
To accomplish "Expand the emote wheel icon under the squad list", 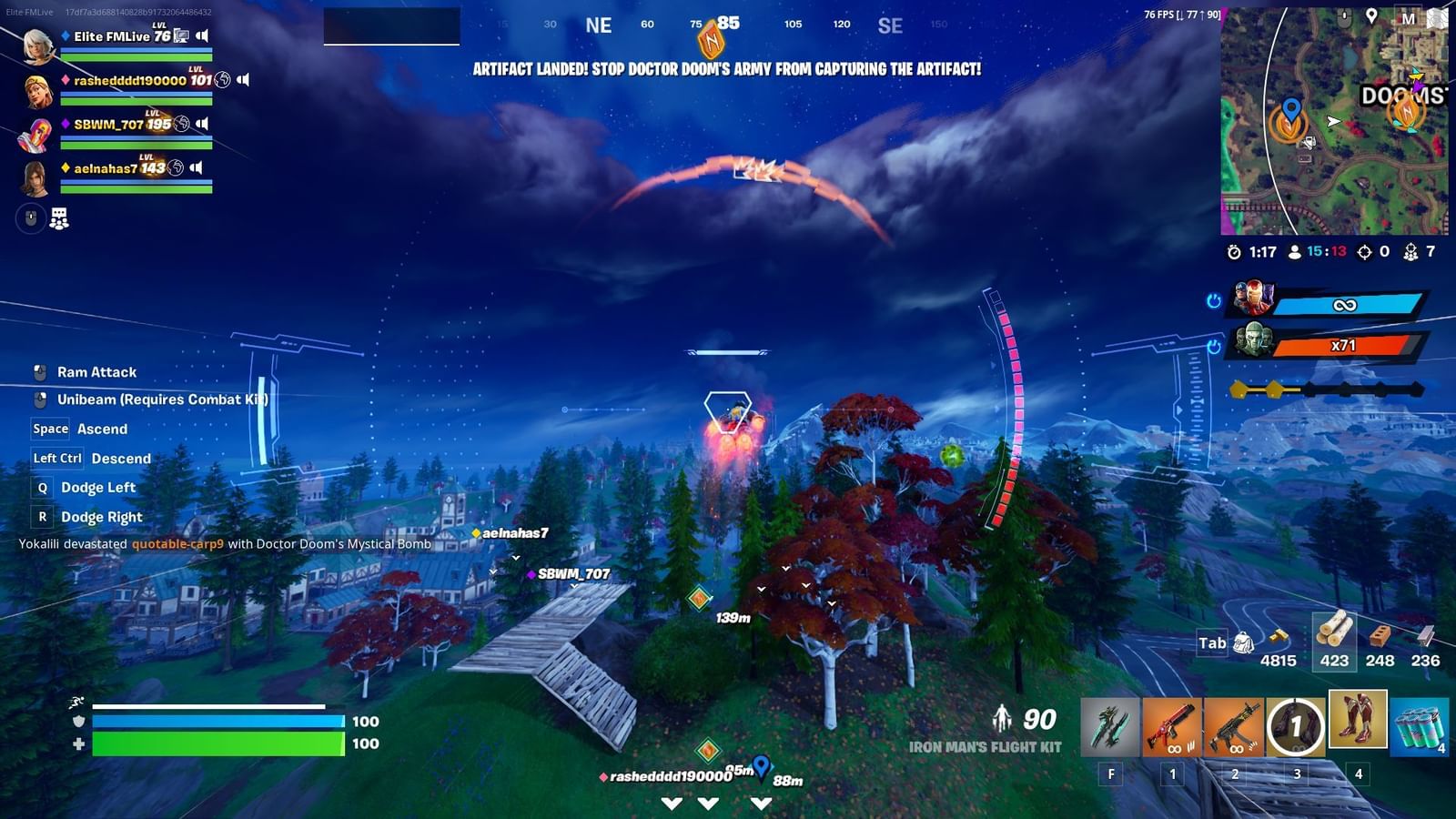I will tap(58, 219).
